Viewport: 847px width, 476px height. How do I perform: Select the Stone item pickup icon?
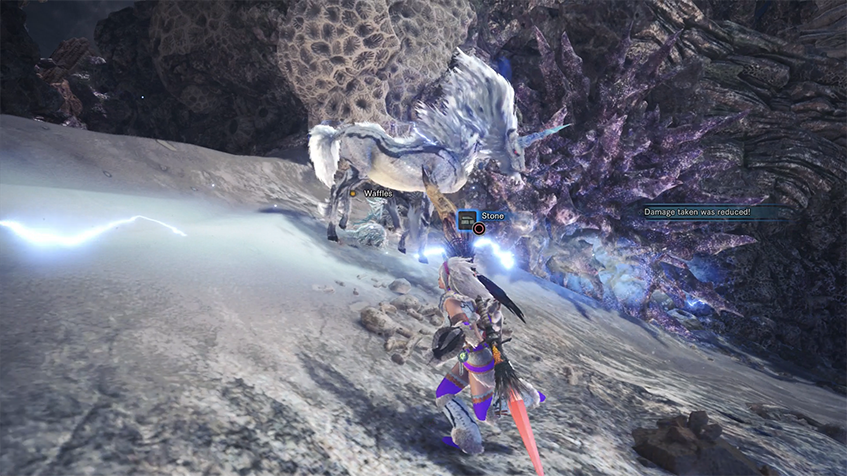coord(467,216)
